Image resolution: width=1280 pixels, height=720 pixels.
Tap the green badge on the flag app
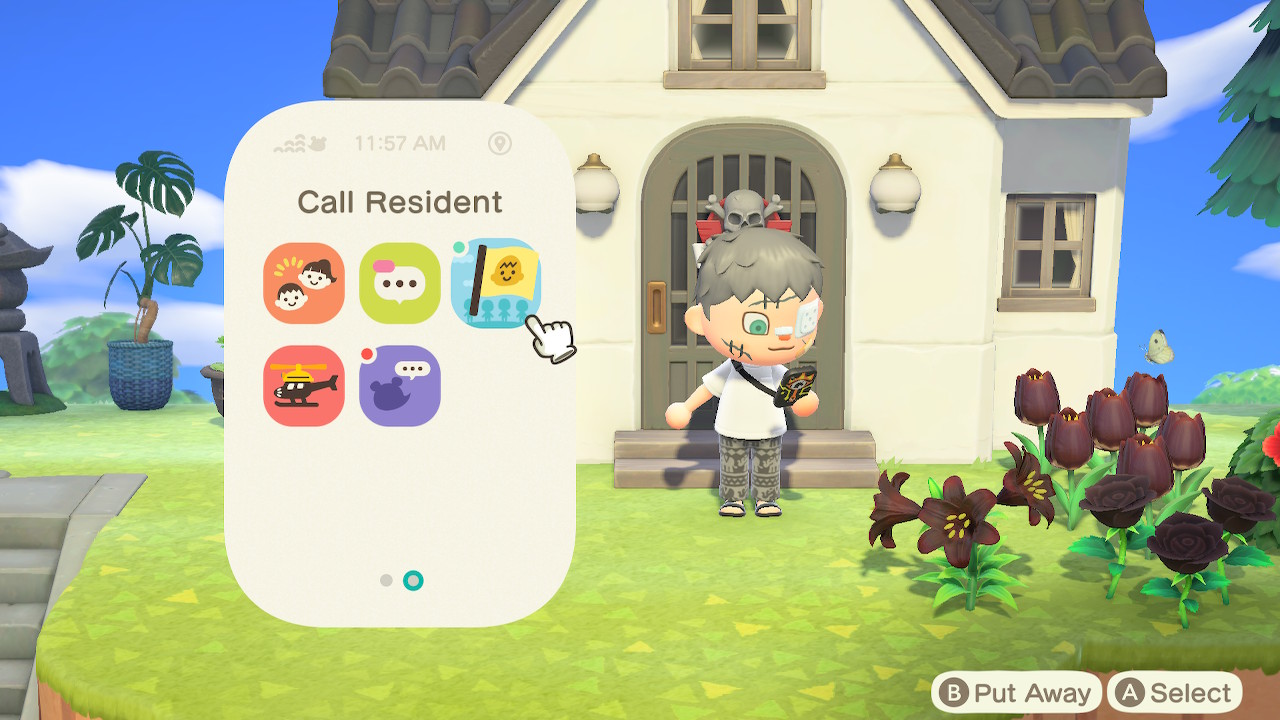click(459, 246)
